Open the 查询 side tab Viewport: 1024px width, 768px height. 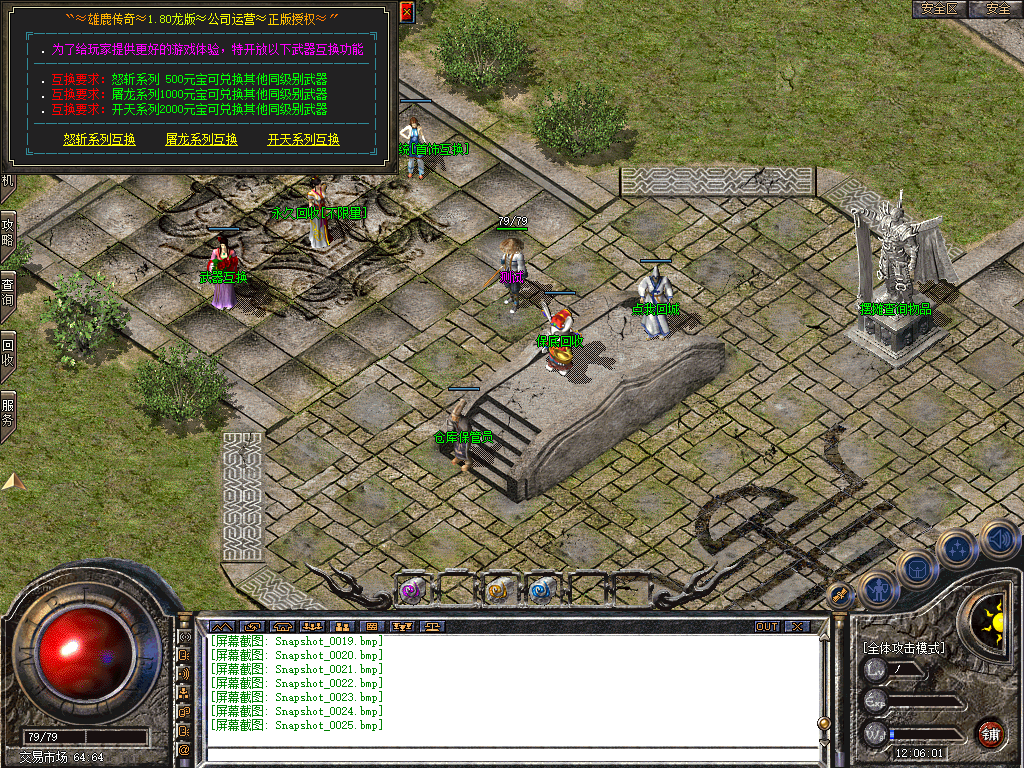7,292
